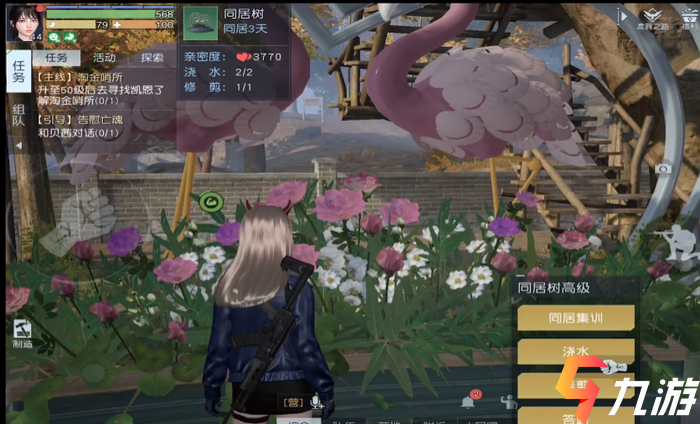700x424 pixels.
Task: Tap the green chat bubble status icon
Action: pyautogui.click(x=54, y=37)
